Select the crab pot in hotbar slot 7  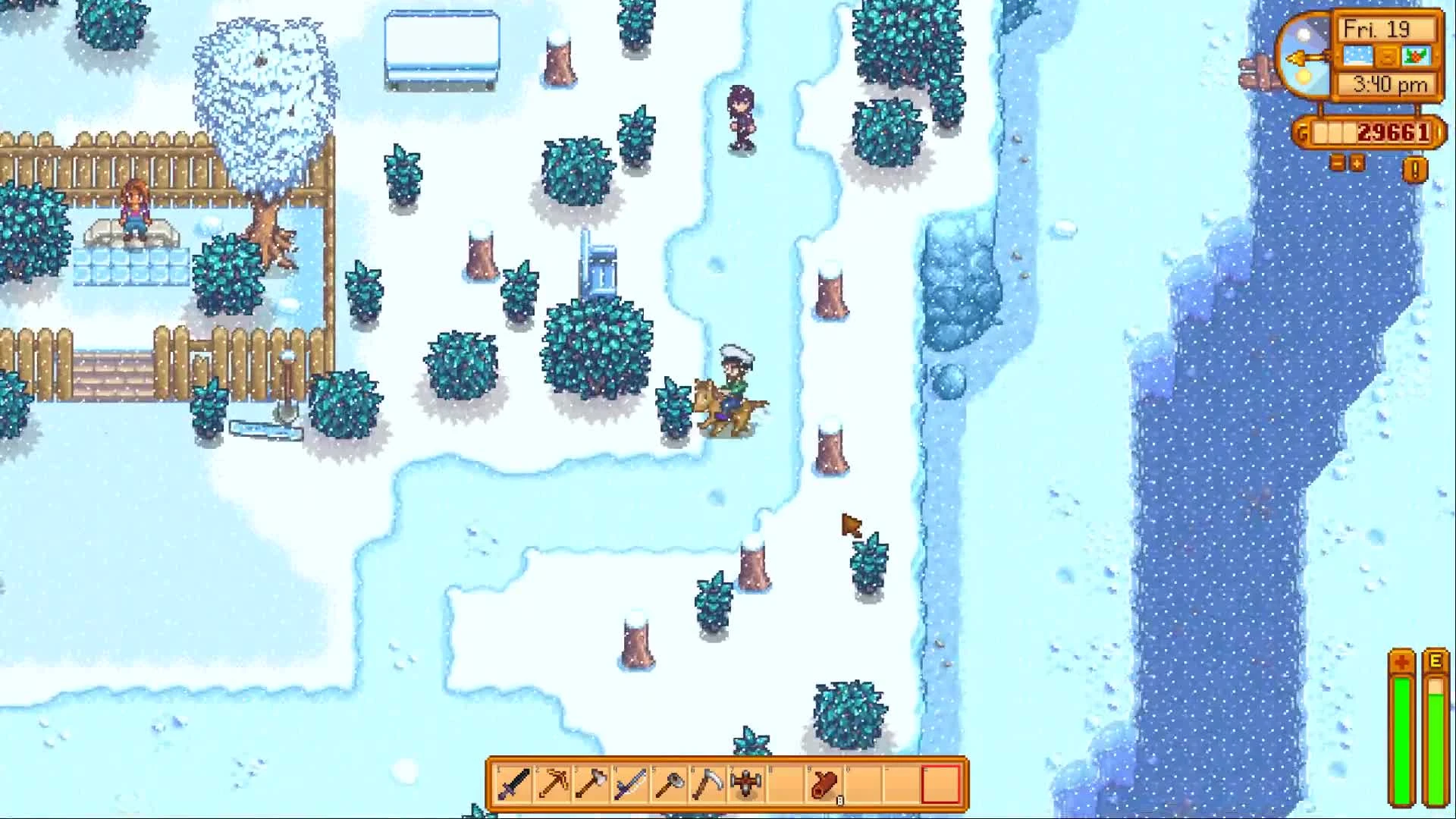tap(746, 784)
